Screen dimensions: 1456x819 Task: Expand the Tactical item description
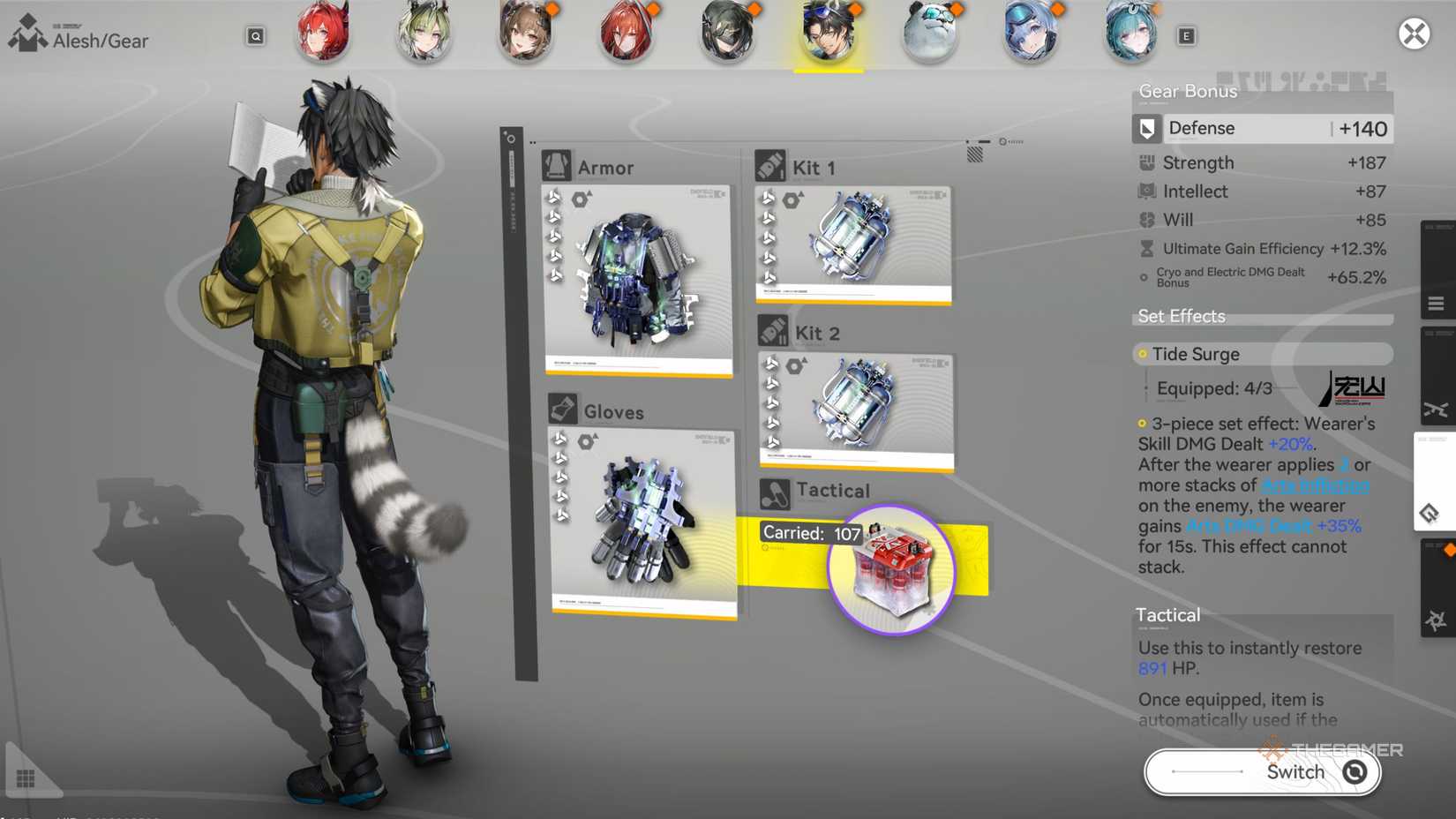pos(1167,614)
